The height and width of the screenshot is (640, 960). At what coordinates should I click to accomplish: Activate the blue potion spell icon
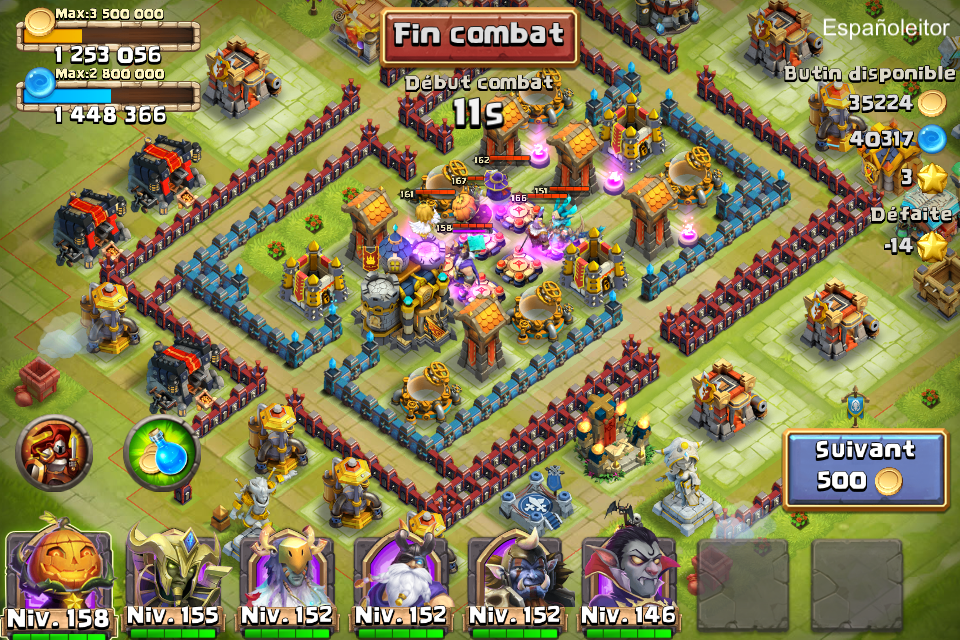click(x=162, y=453)
